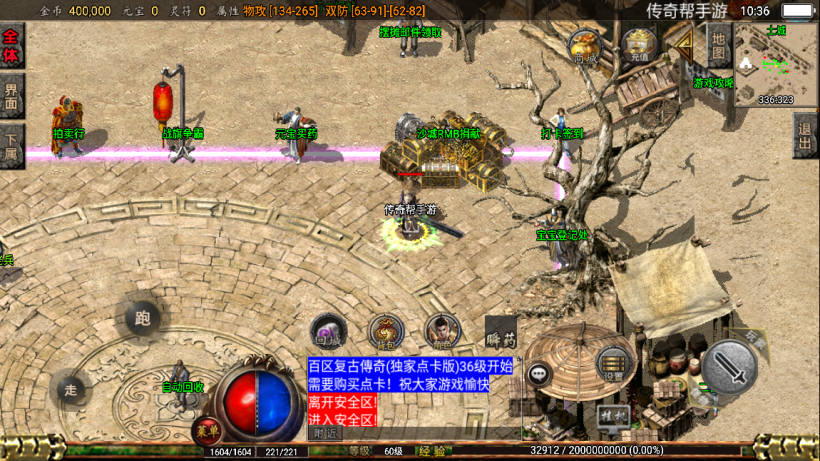Toggle the 跑 run mode button
Viewport: 820px width, 461px height.
[142, 319]
